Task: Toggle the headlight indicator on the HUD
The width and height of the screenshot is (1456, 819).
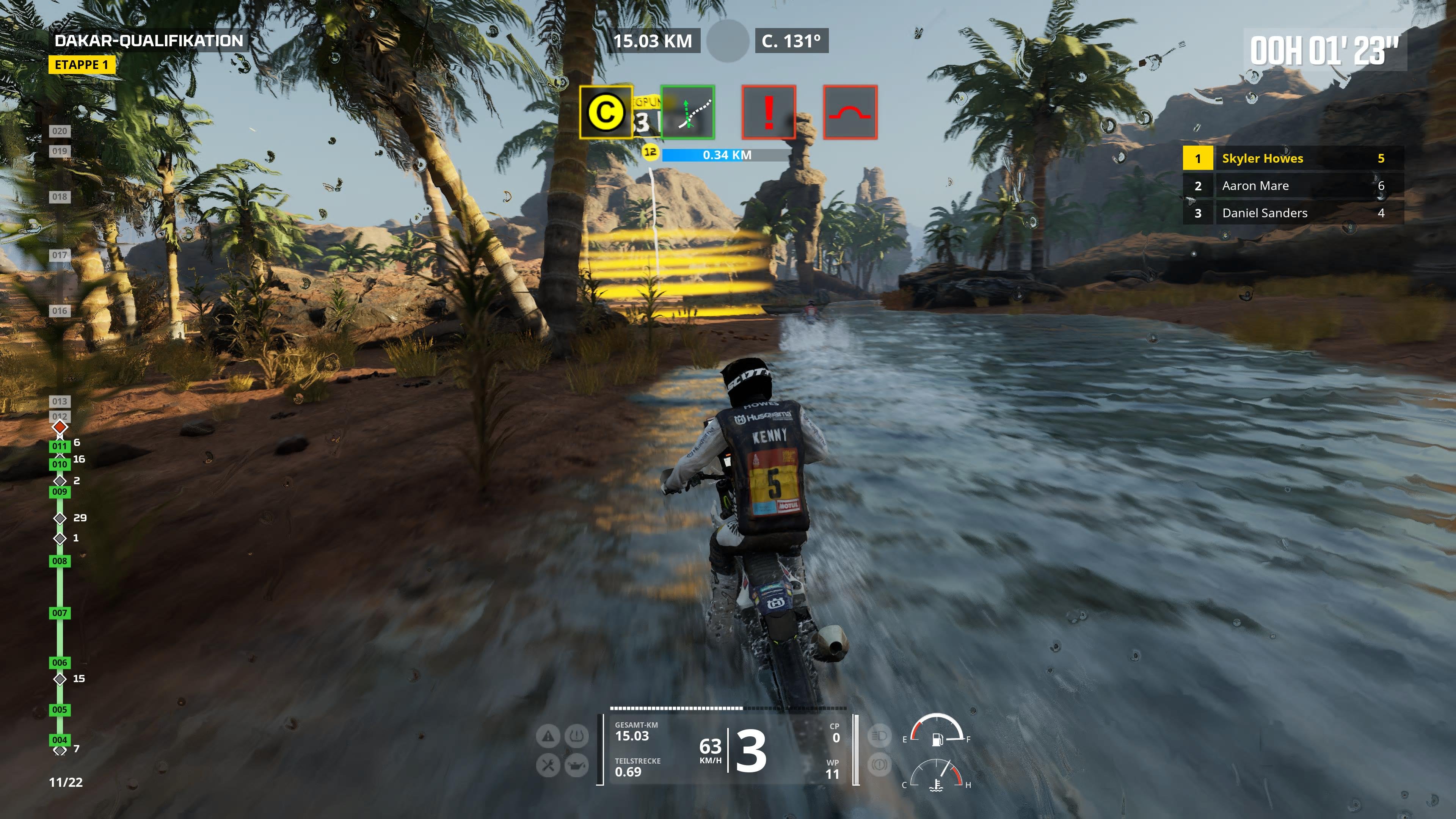Action: (880, 736)
